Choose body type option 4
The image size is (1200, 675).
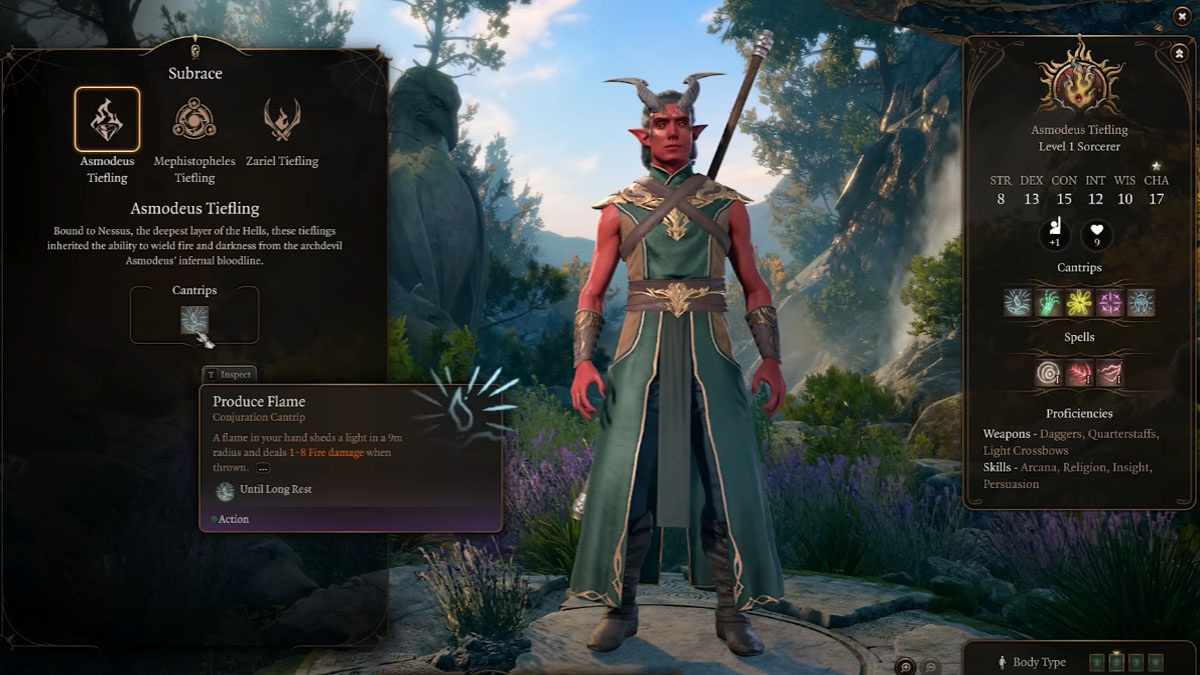(1156, 662)
